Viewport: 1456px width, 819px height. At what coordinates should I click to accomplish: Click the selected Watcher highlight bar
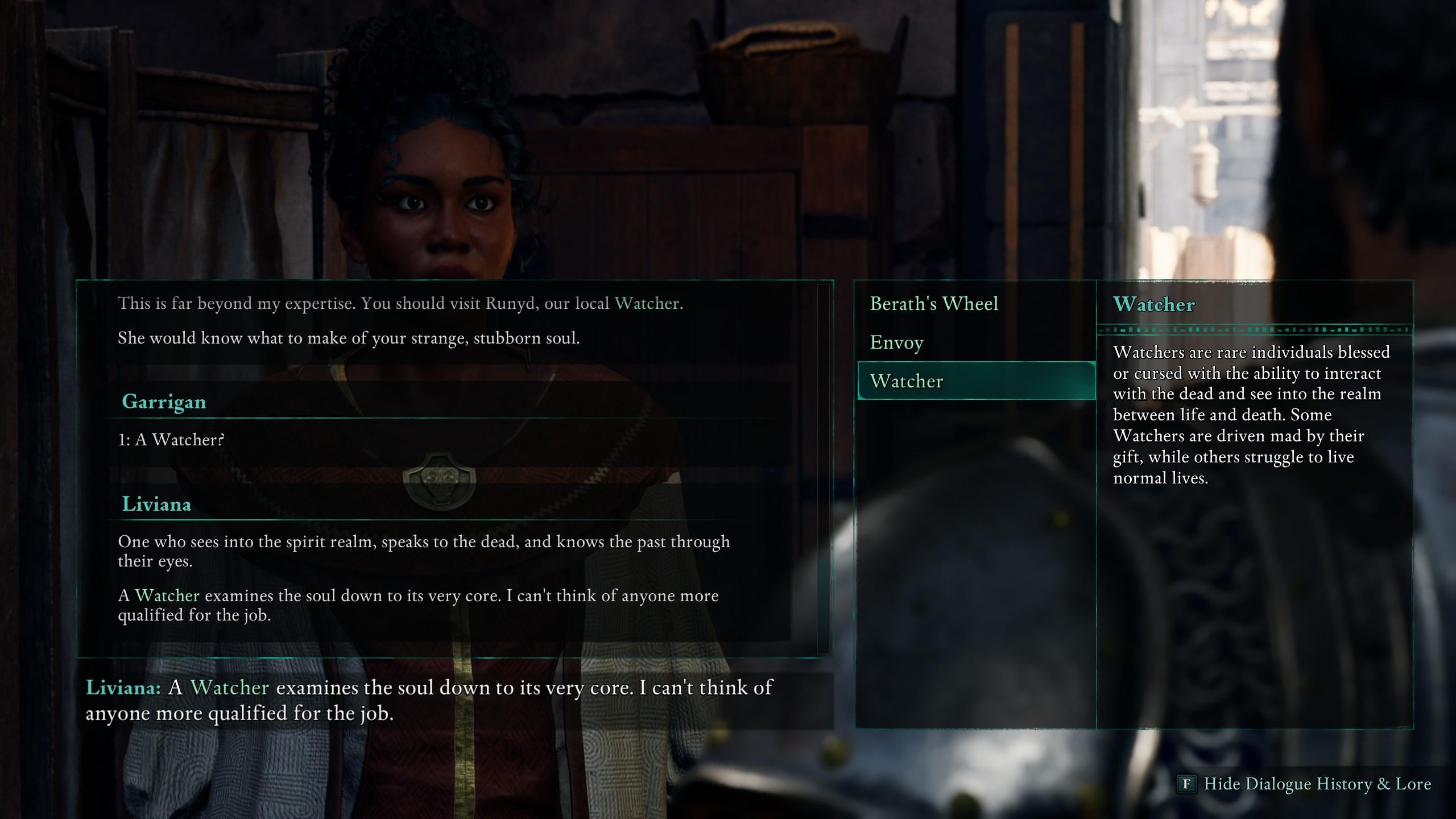pos(975,382)
